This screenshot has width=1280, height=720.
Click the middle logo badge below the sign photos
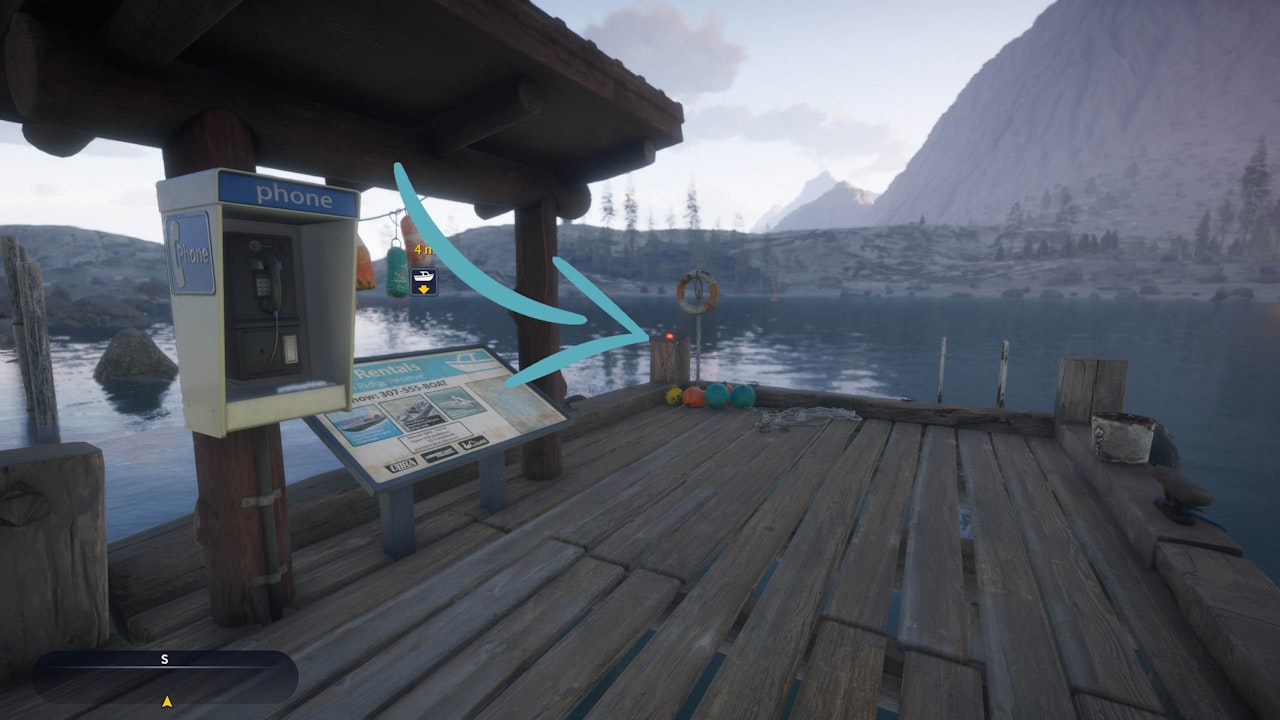440,453
